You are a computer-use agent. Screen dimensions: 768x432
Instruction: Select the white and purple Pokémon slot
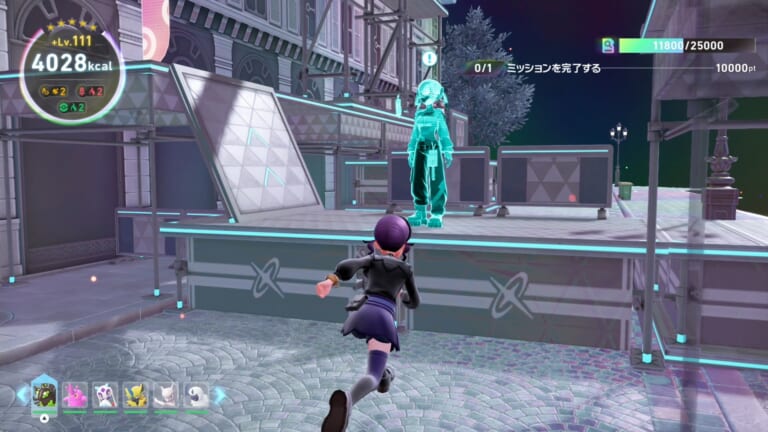pos(105,396)
